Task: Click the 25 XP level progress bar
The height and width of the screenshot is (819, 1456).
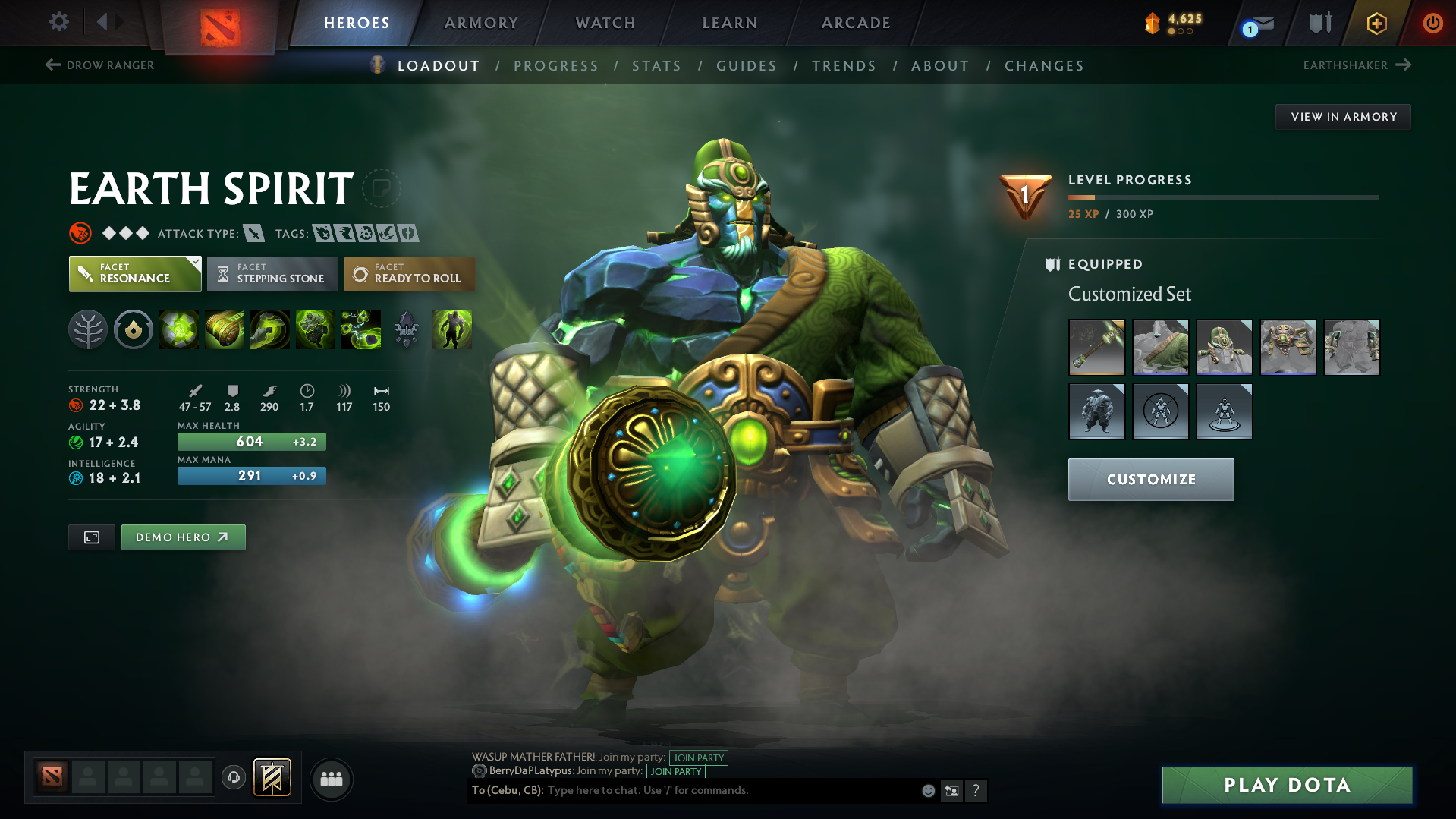Action: (x=1222, y=197)
